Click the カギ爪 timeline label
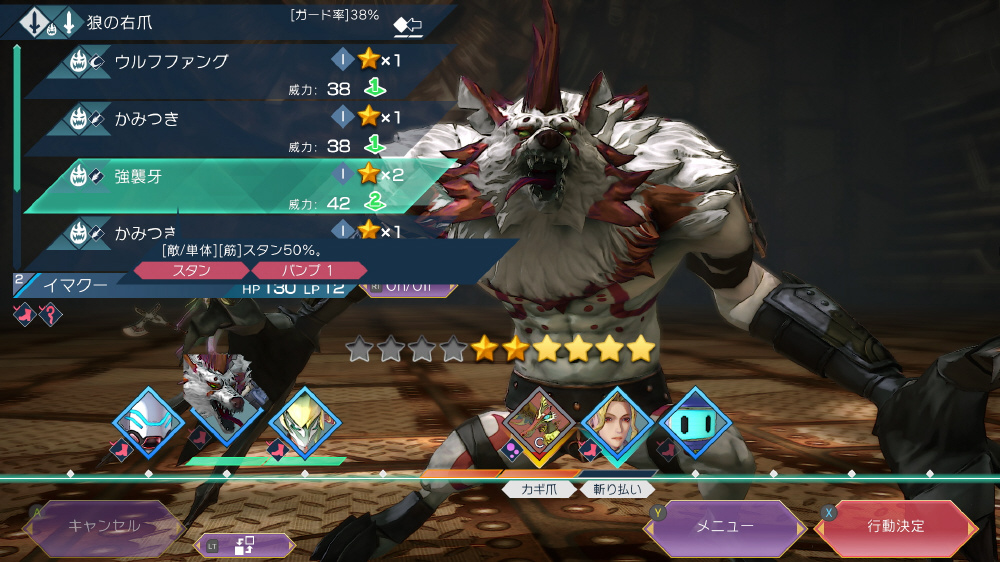This screenshot has width=1000, height=562. click(x=539, y=490)
